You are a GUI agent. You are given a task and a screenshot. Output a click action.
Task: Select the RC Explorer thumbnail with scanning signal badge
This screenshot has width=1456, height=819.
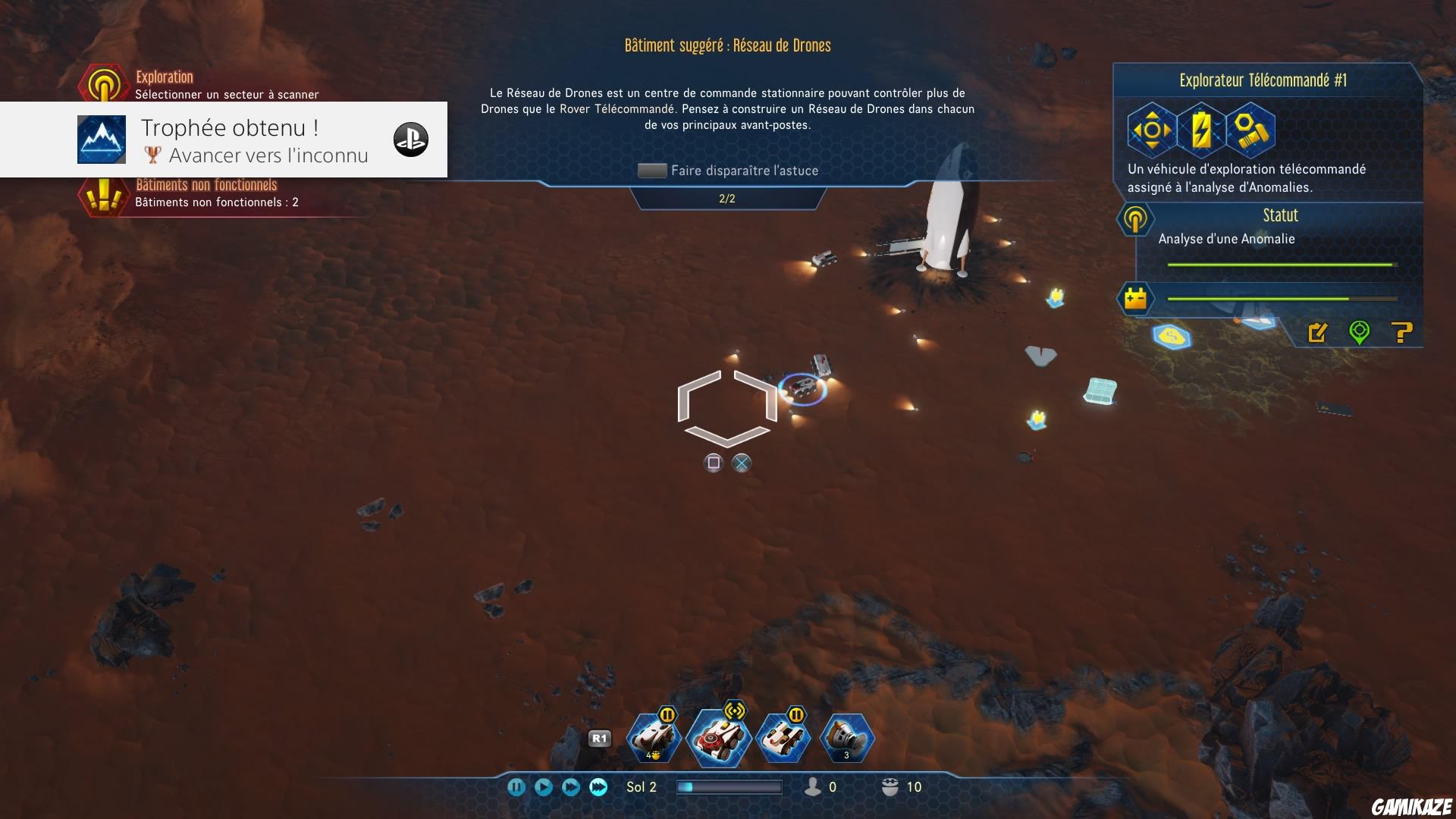click(x=719, y=736)
